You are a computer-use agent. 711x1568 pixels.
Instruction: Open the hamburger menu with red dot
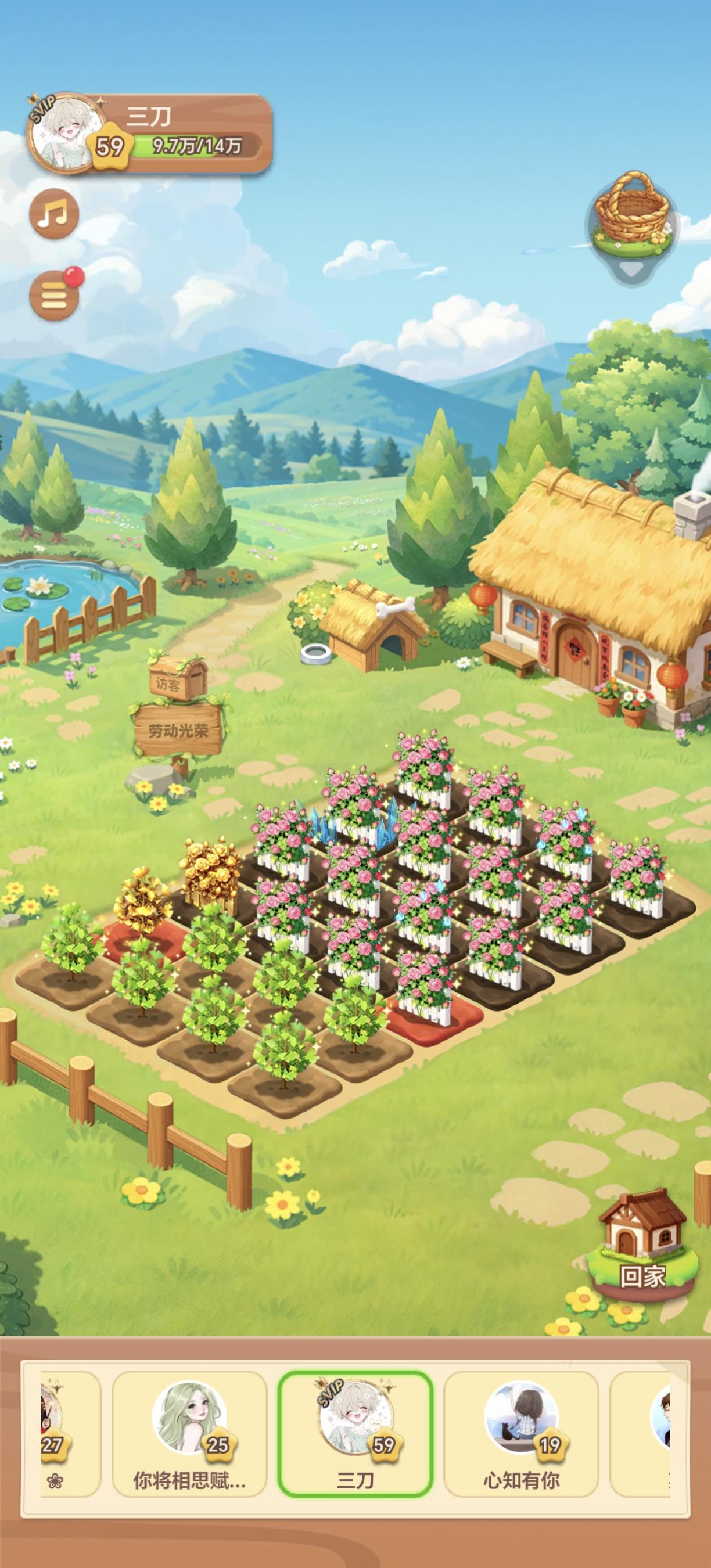click(x=54, y=296)
